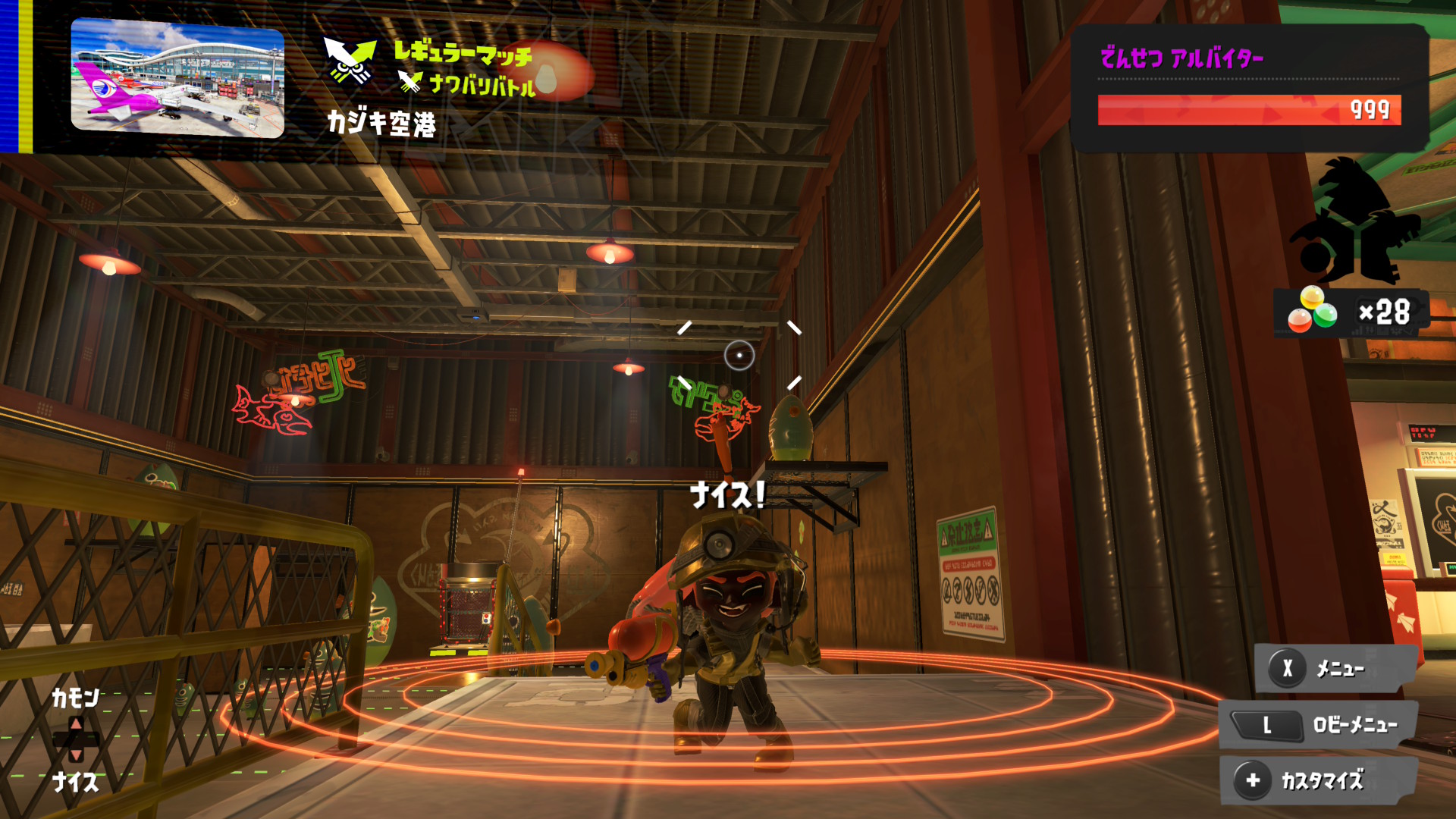Image resolution: width=1456 pixels, height=819 pixels.
Task: Click the レギュラーマッチ squid mode icon
Action: [x=350, y=60]
